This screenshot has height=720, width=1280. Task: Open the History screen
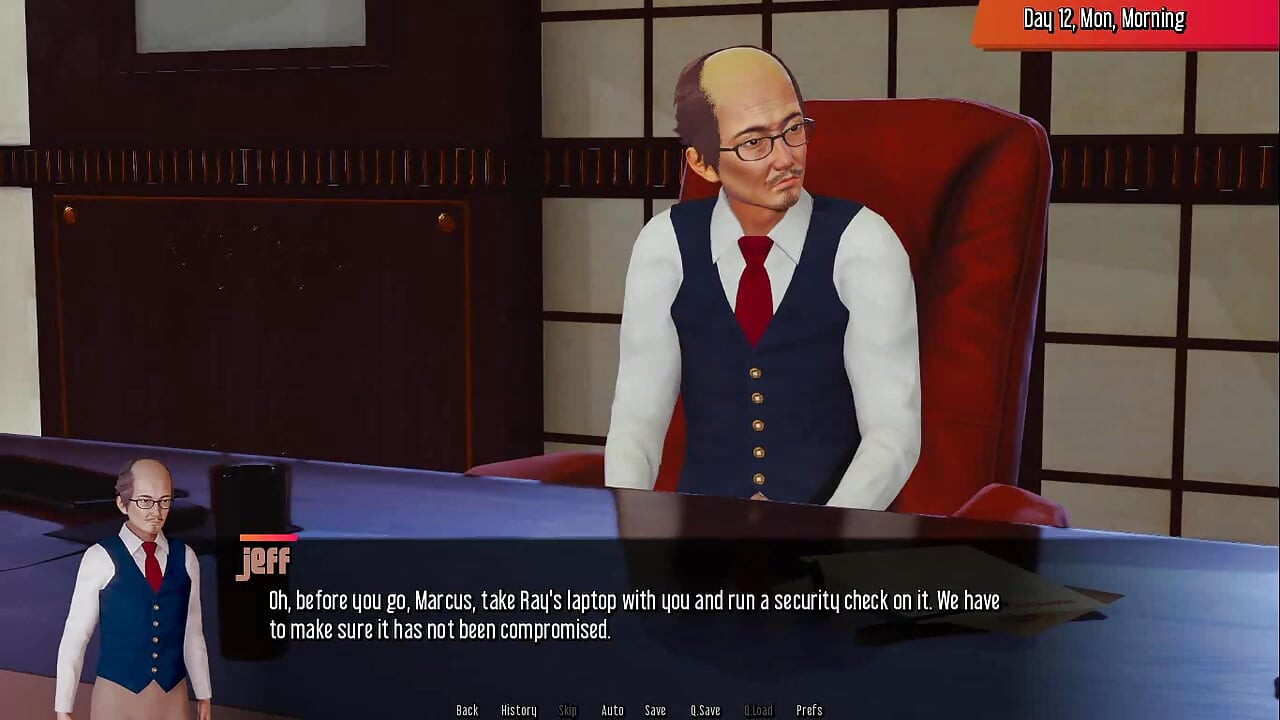[x=519, y=710]
